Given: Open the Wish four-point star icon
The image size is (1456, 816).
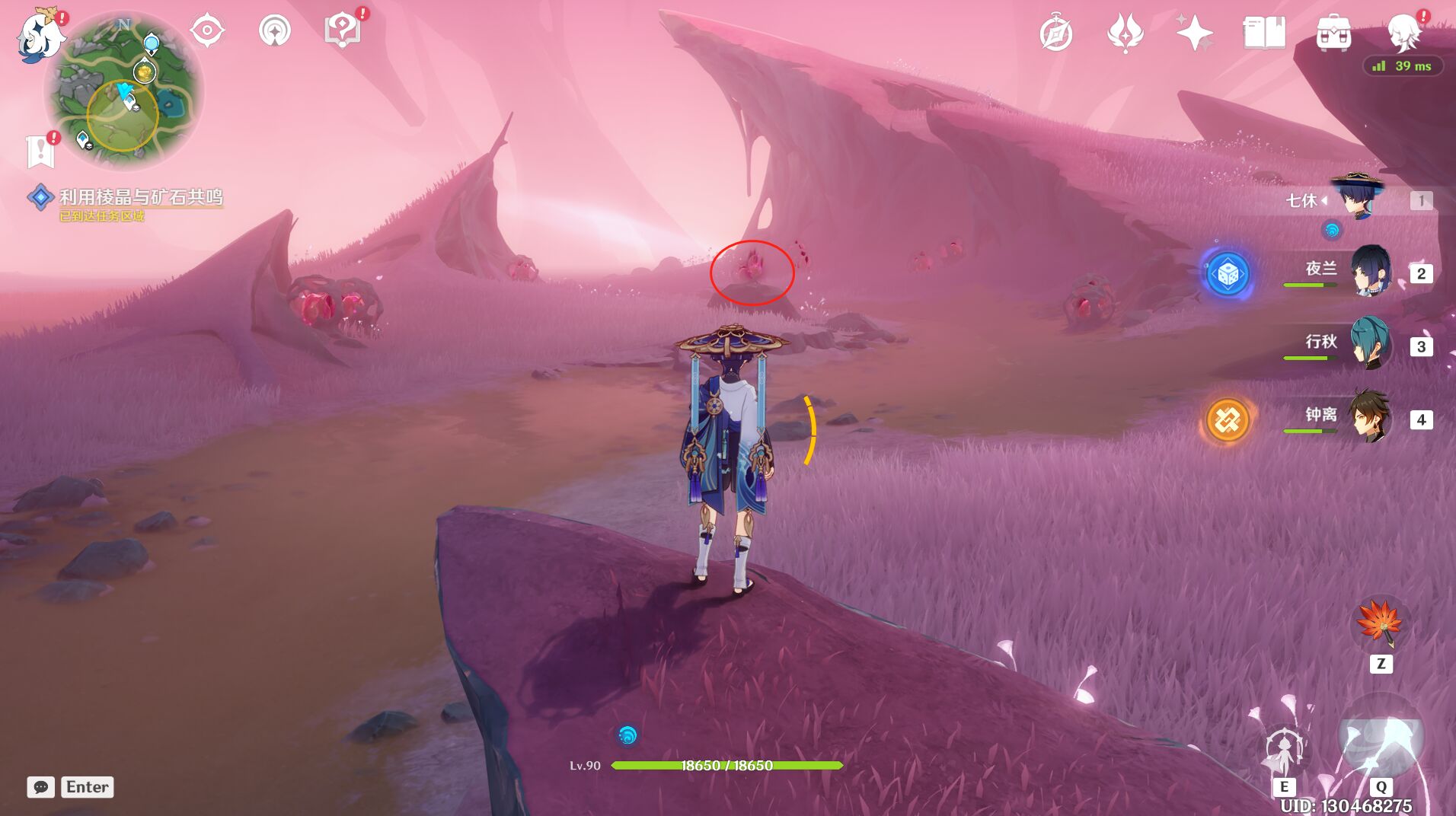Looking at the screenshot, I should (1194, 33).
